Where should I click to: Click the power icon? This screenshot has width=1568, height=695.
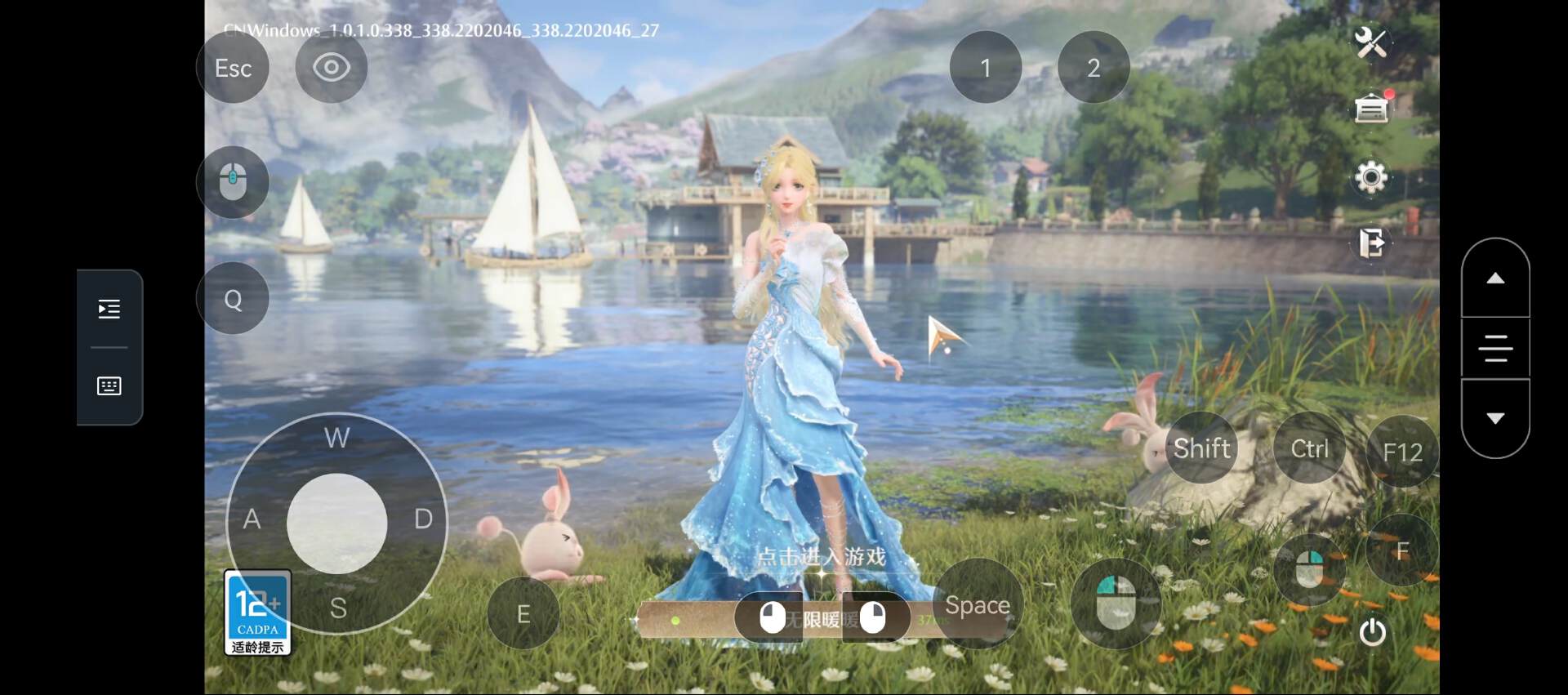[1372, 632]
